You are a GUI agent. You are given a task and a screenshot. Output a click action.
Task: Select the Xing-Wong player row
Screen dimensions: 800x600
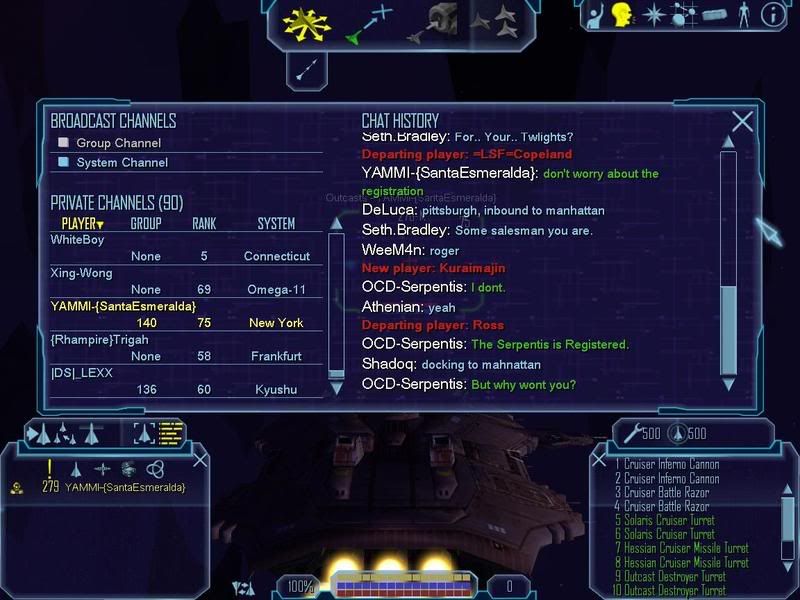coord(82,273)
